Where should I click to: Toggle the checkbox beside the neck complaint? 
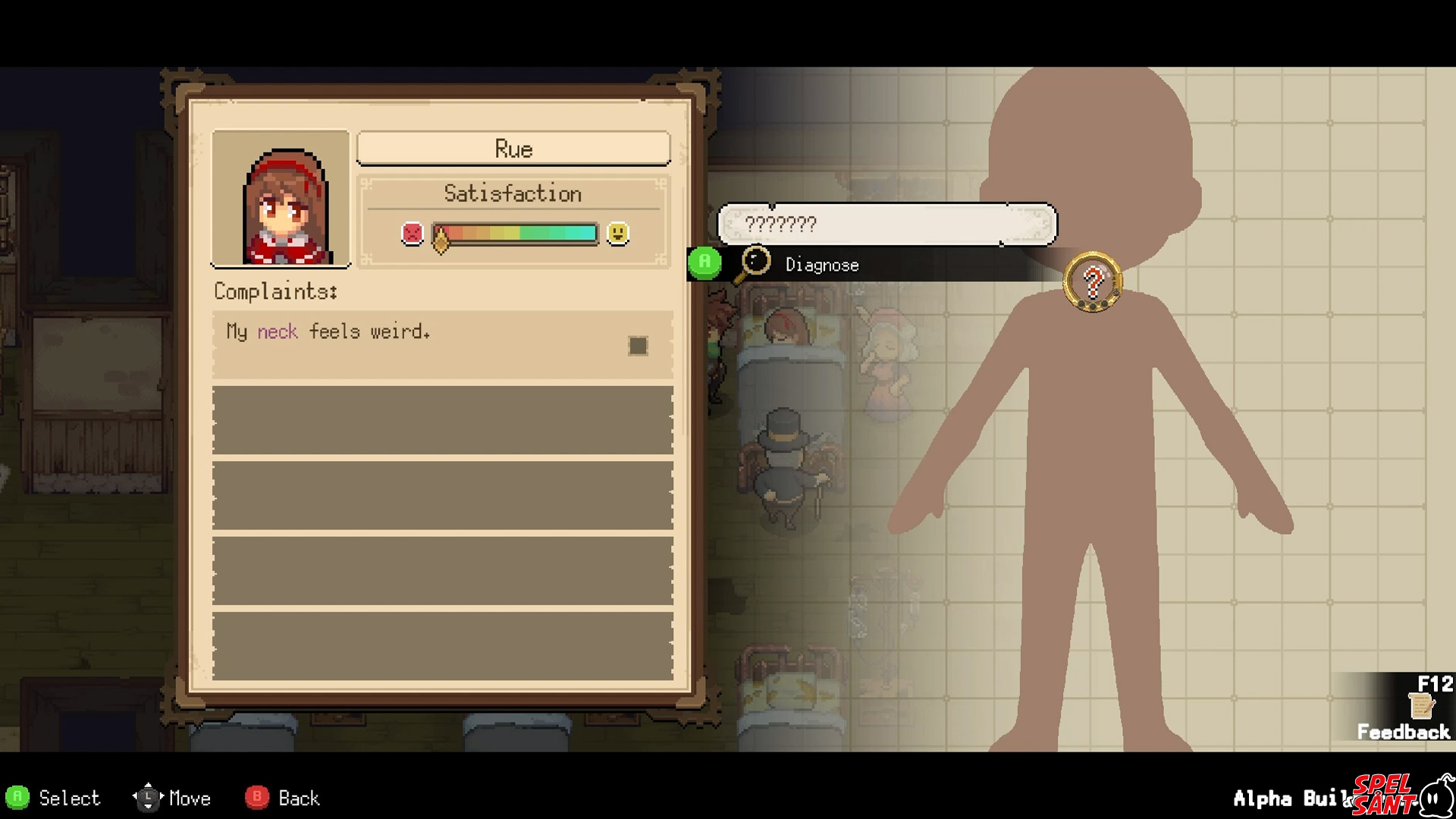[x=637, y=345]
